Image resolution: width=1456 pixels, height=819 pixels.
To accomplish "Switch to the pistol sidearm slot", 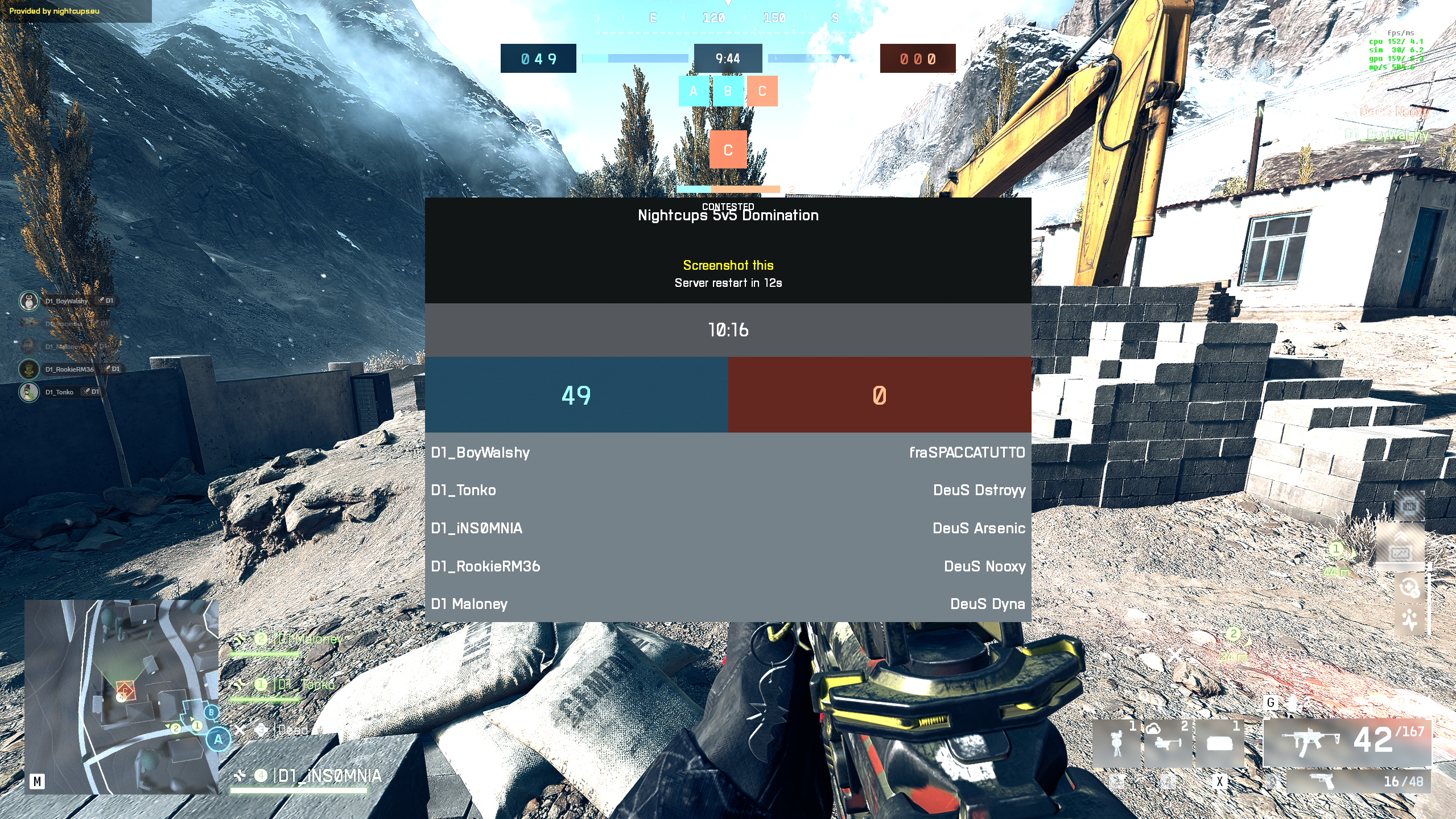I will (x=1358, y=781).
